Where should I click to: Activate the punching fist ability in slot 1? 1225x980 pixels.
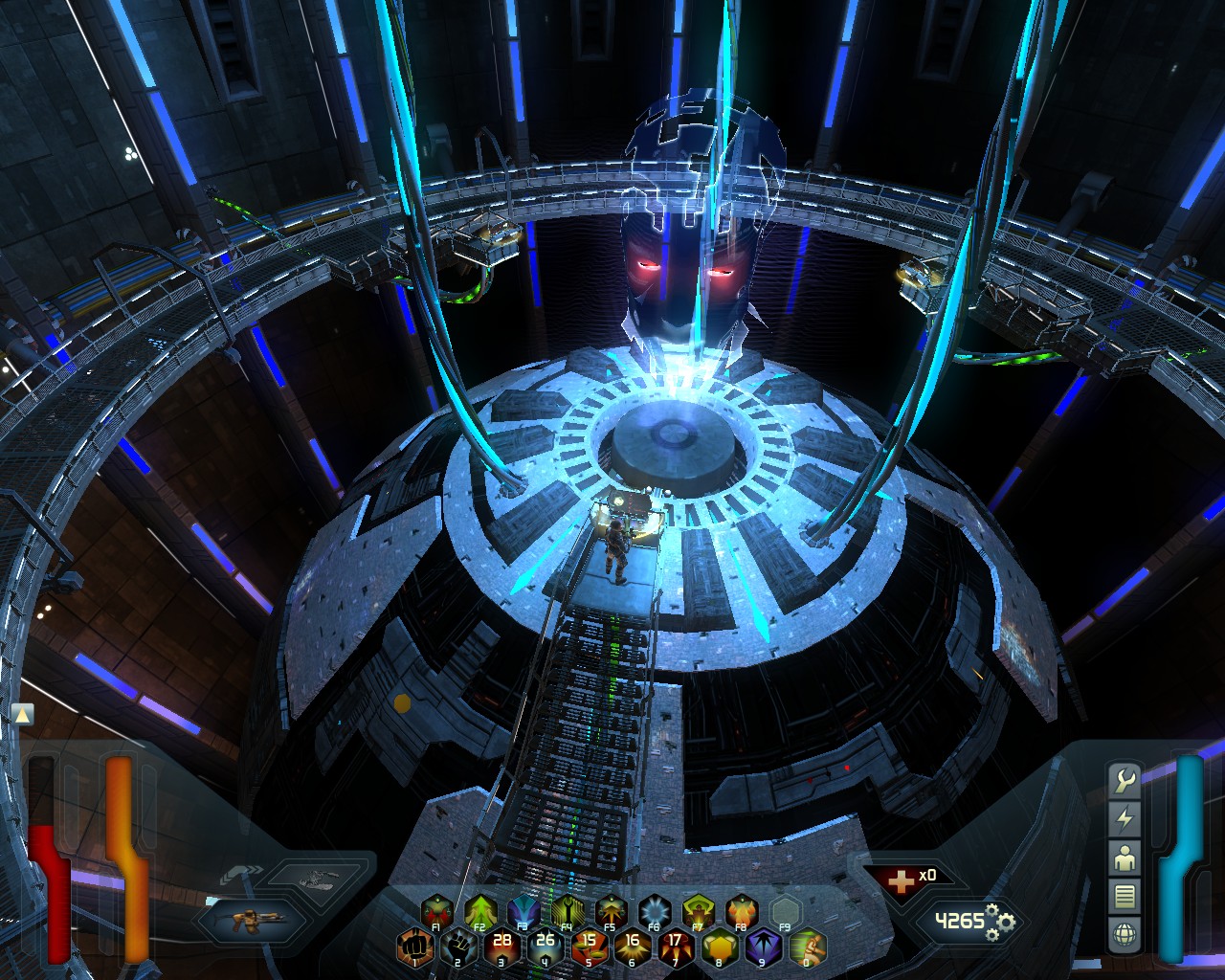tap(412, 947)
